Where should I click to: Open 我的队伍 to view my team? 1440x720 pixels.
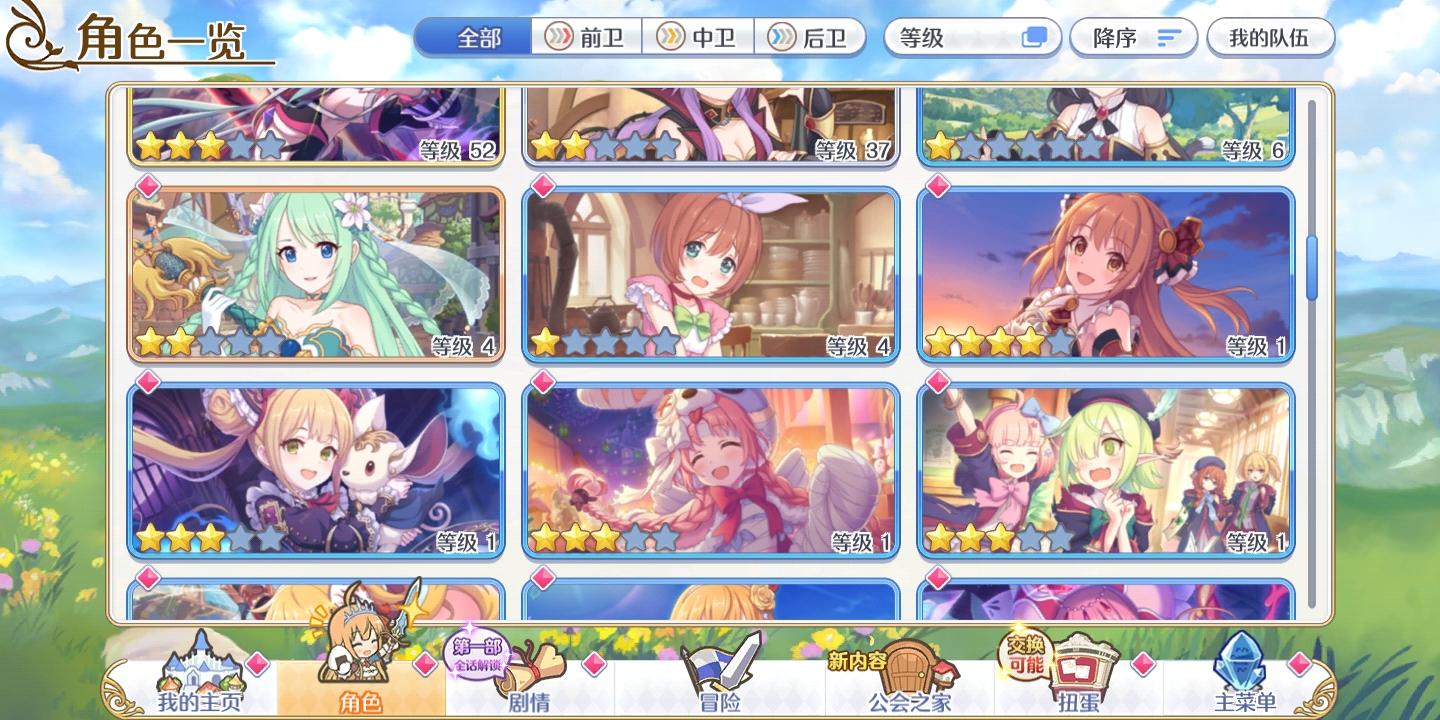click(x=1270, y=37)
